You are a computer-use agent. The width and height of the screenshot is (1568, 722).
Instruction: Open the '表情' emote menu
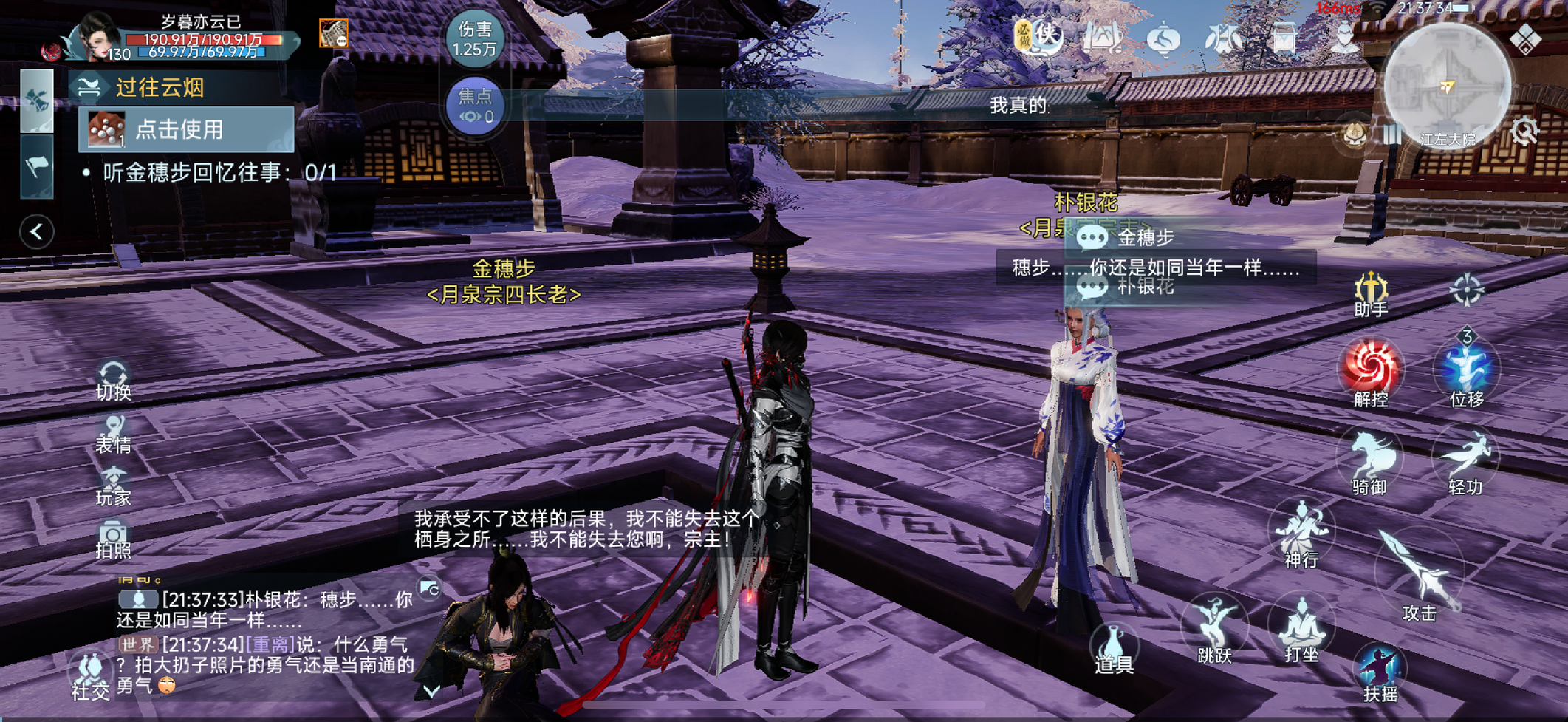pyautogui.click(x=113, y=434)
